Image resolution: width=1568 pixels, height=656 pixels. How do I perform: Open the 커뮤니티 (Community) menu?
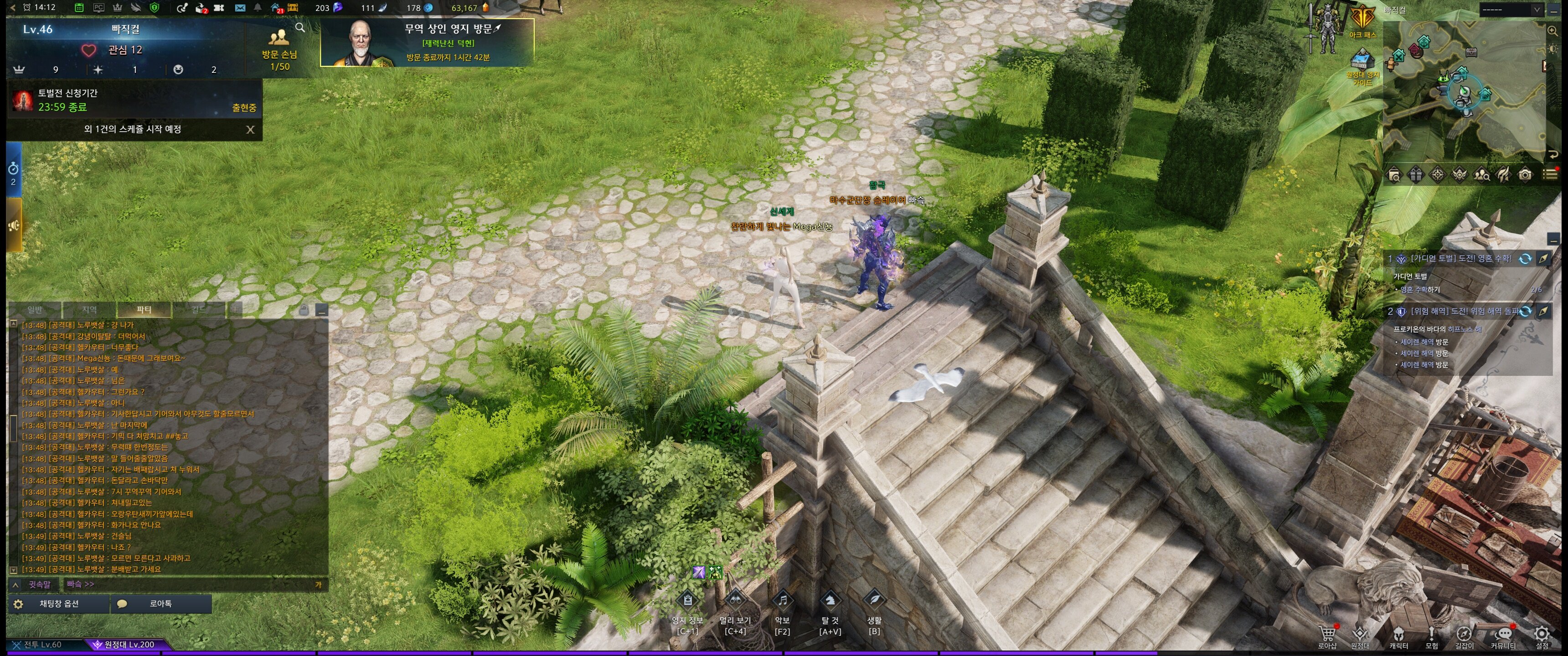coord(1503,635)
